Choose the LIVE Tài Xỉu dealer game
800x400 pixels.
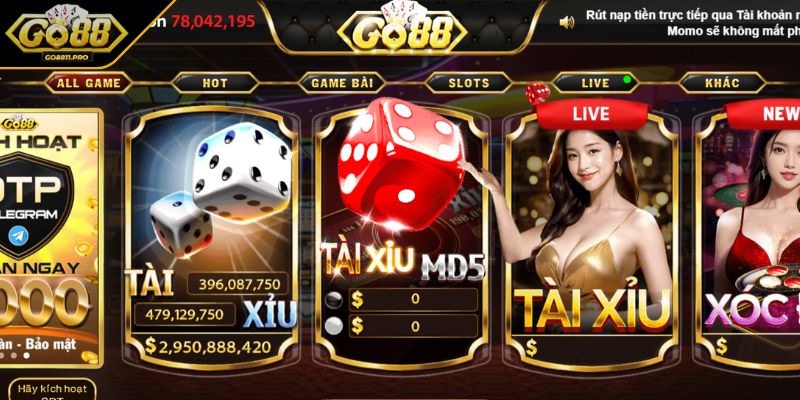592,235
